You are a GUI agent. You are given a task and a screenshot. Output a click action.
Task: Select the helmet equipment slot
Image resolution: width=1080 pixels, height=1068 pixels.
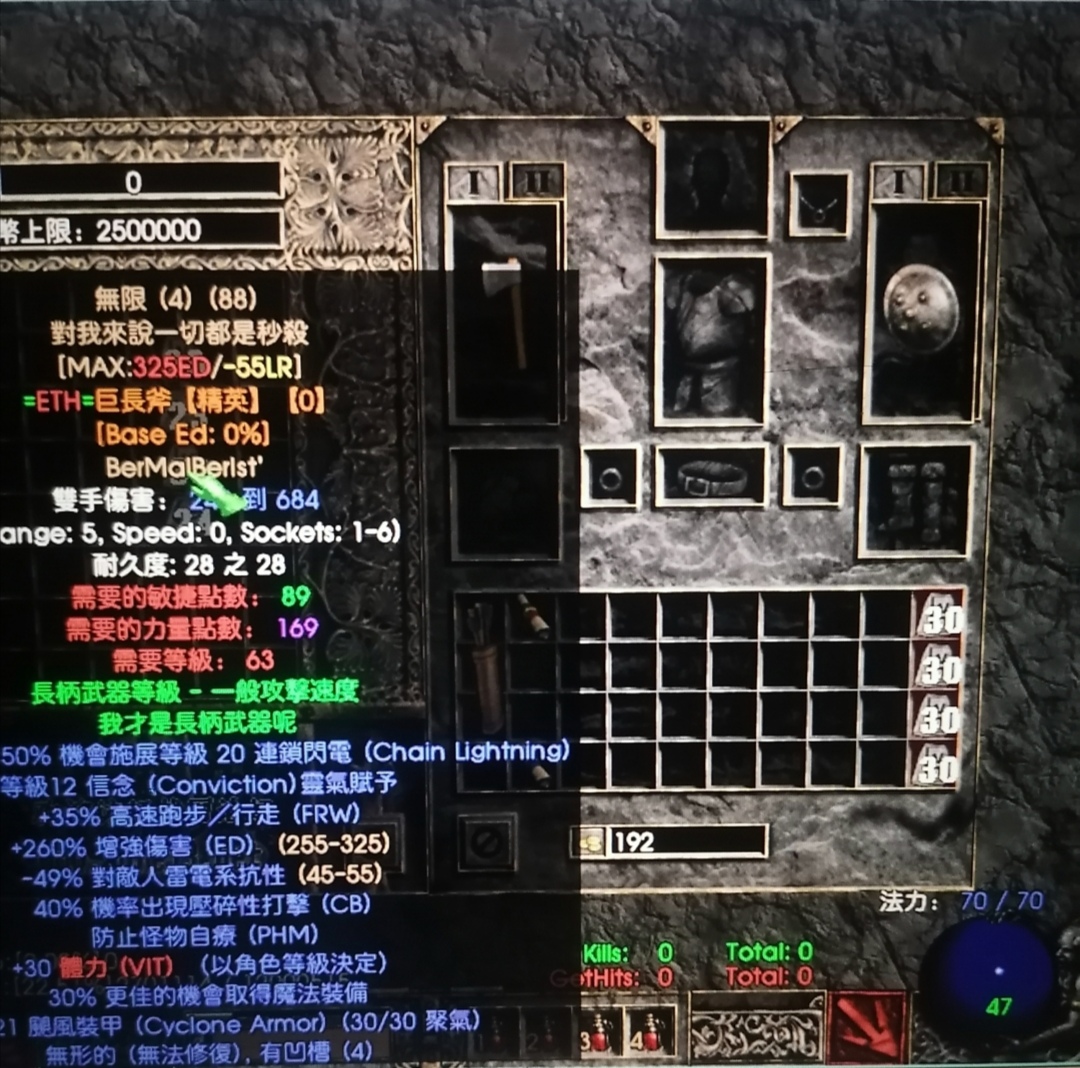tap(713, 178)
